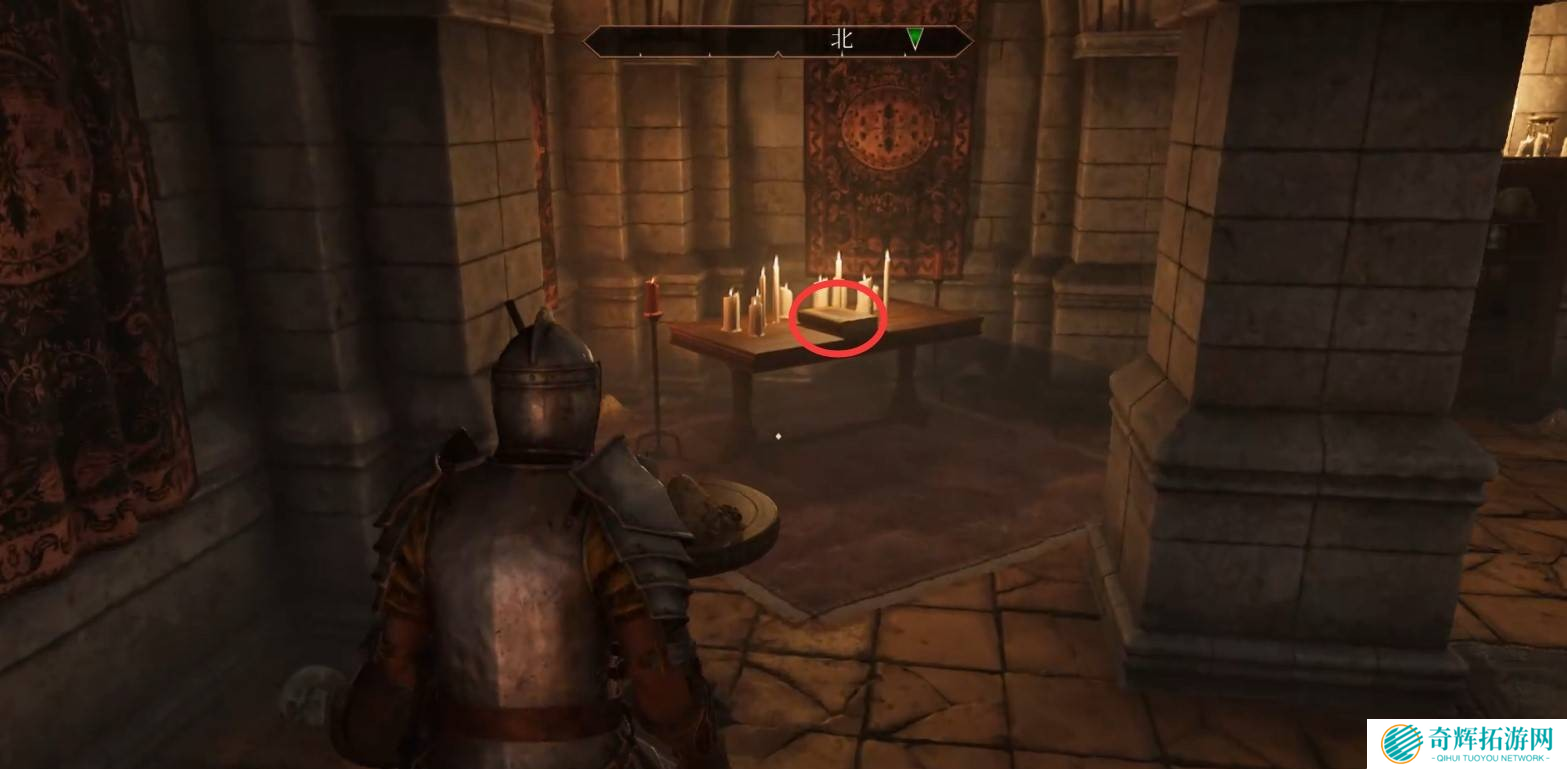Select the compass bar showing 北
Viewport: 1567px width, 769px height.
pyautogui.click(x=778, y=41)
